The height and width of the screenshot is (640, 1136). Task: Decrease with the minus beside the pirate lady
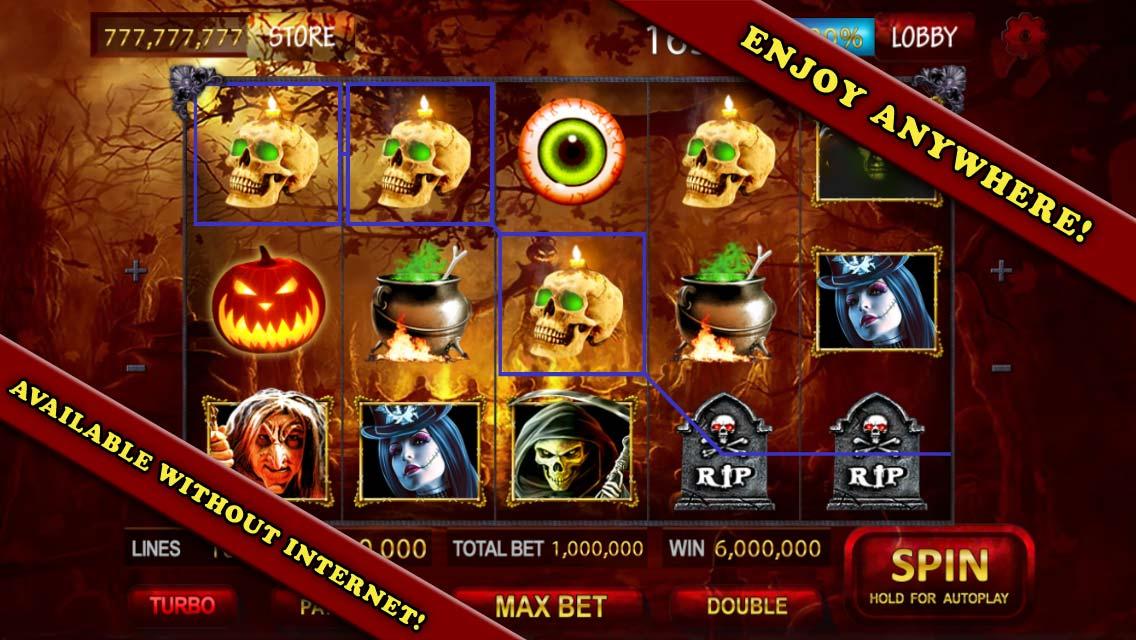pos(1000,368)
